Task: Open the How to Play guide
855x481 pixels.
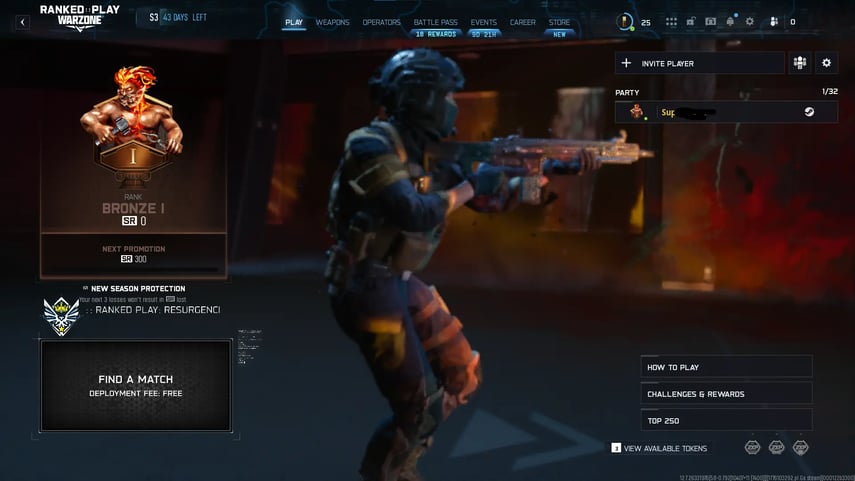Action: coord(726,367)
